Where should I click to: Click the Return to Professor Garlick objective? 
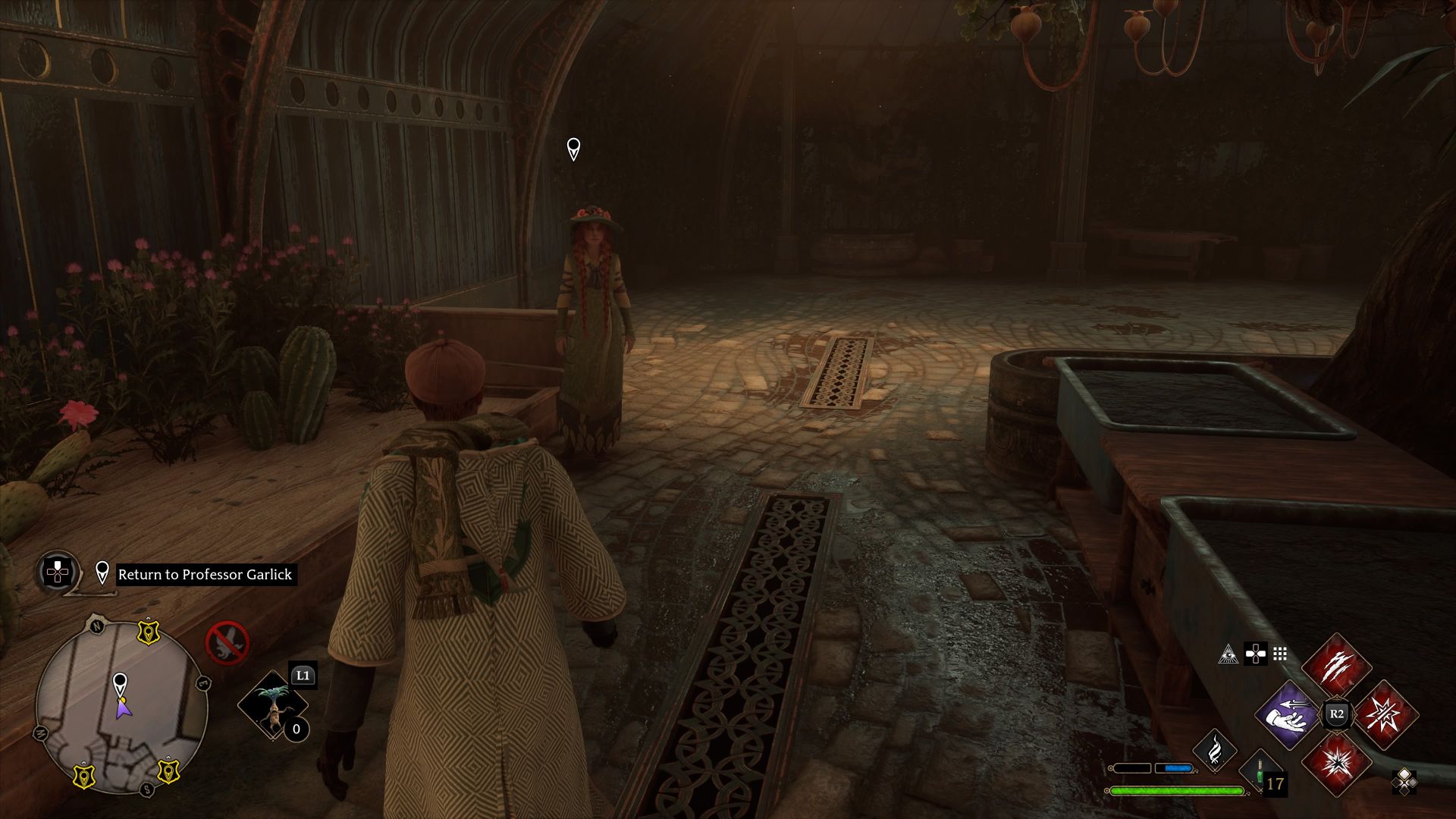coord(204,575)
